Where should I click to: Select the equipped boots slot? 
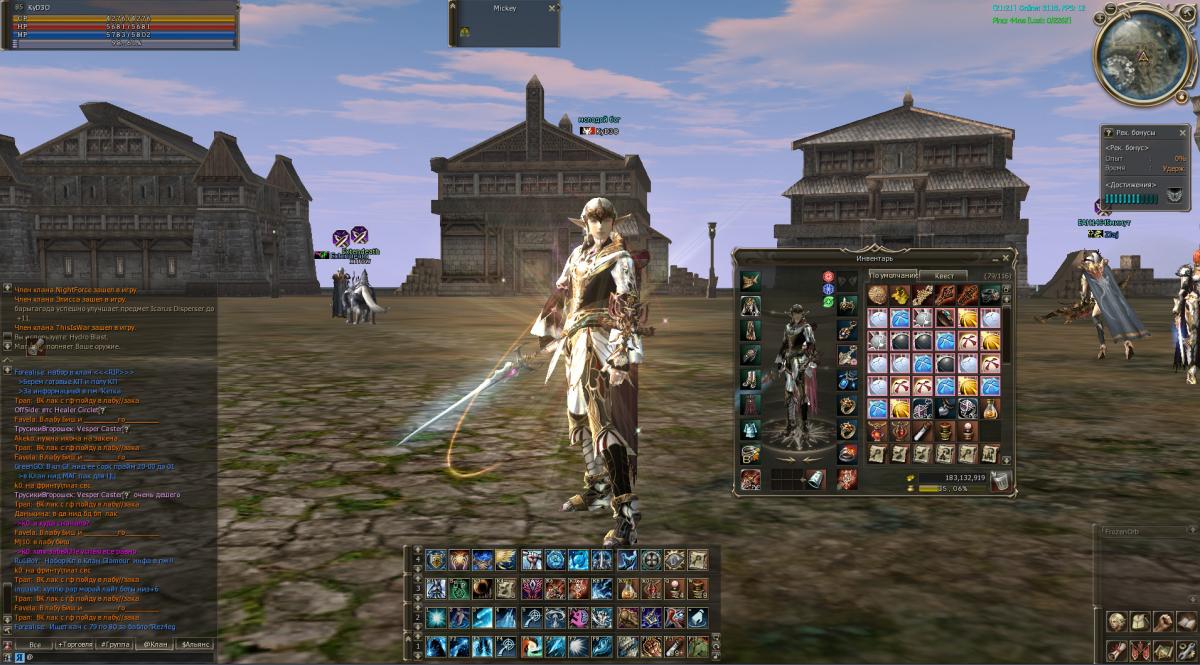pos(750,379)
